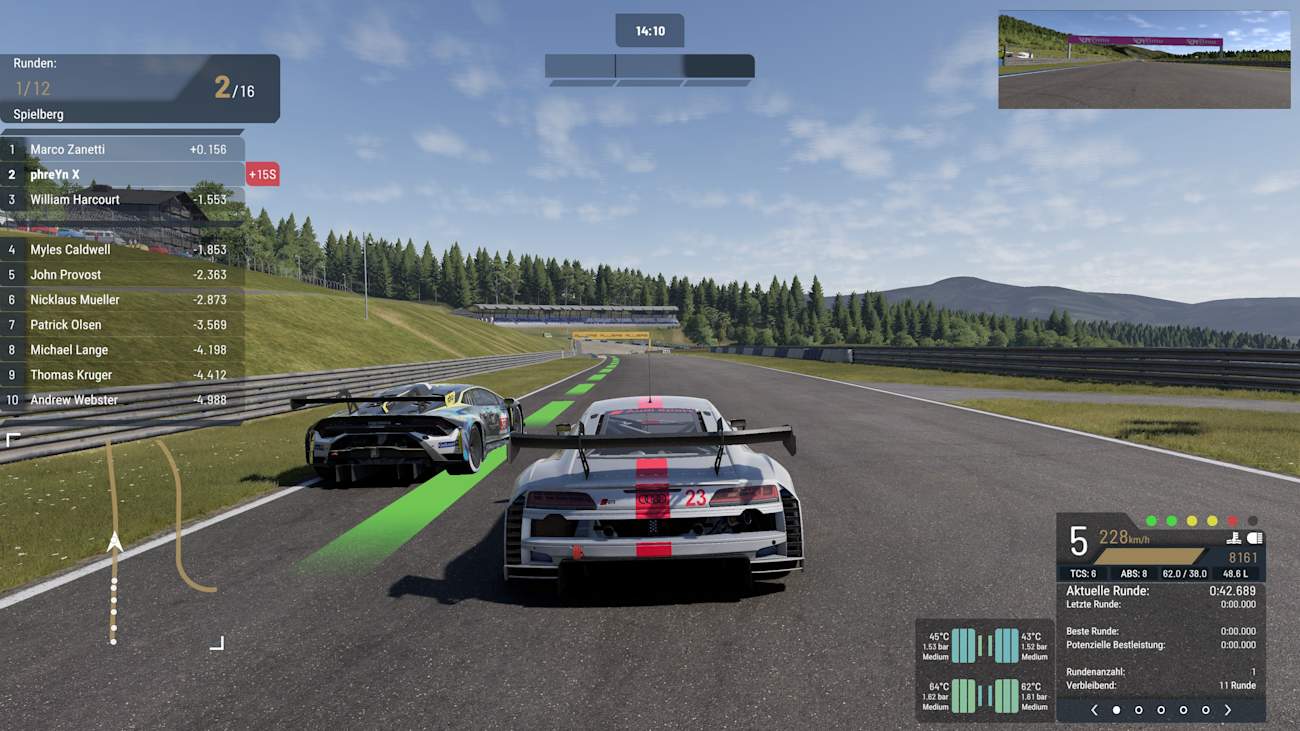The width and height of the screenshot is (1300, 731).
Task: Click the +15S penalty badge
Action: pyautogui.click(x=262, y=175)
